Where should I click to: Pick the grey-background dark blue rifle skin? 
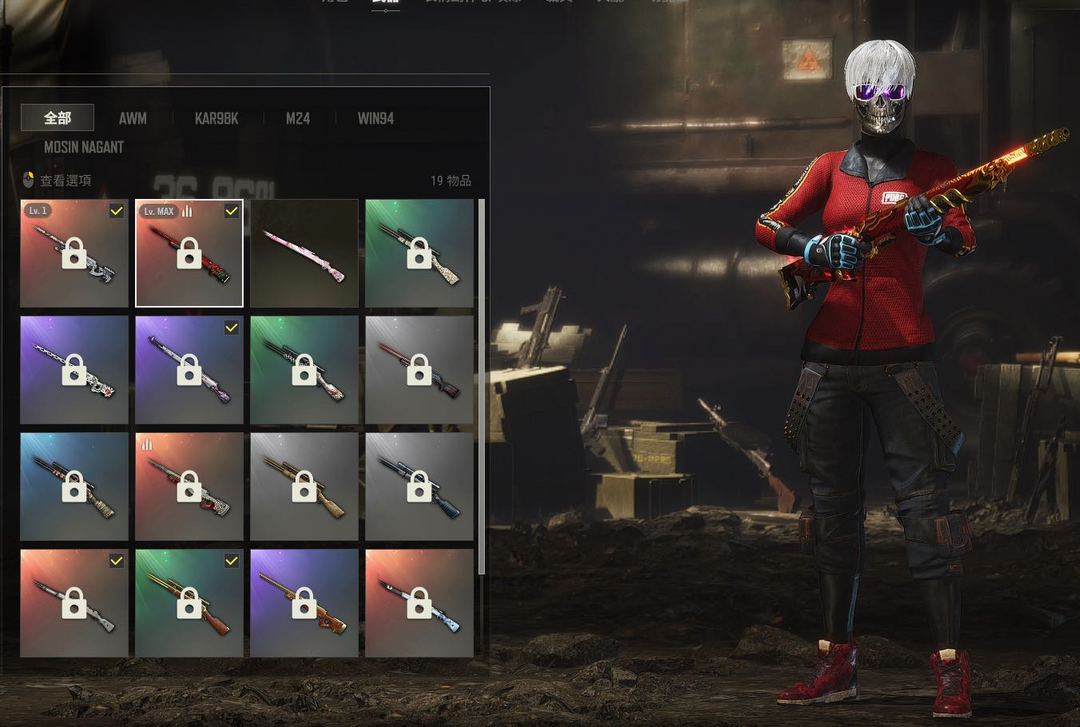[x=419, y=486]
